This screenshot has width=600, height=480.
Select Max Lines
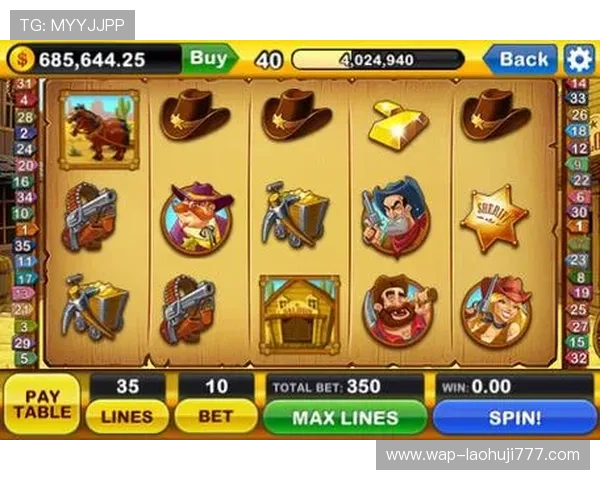(x=345, y=417)
